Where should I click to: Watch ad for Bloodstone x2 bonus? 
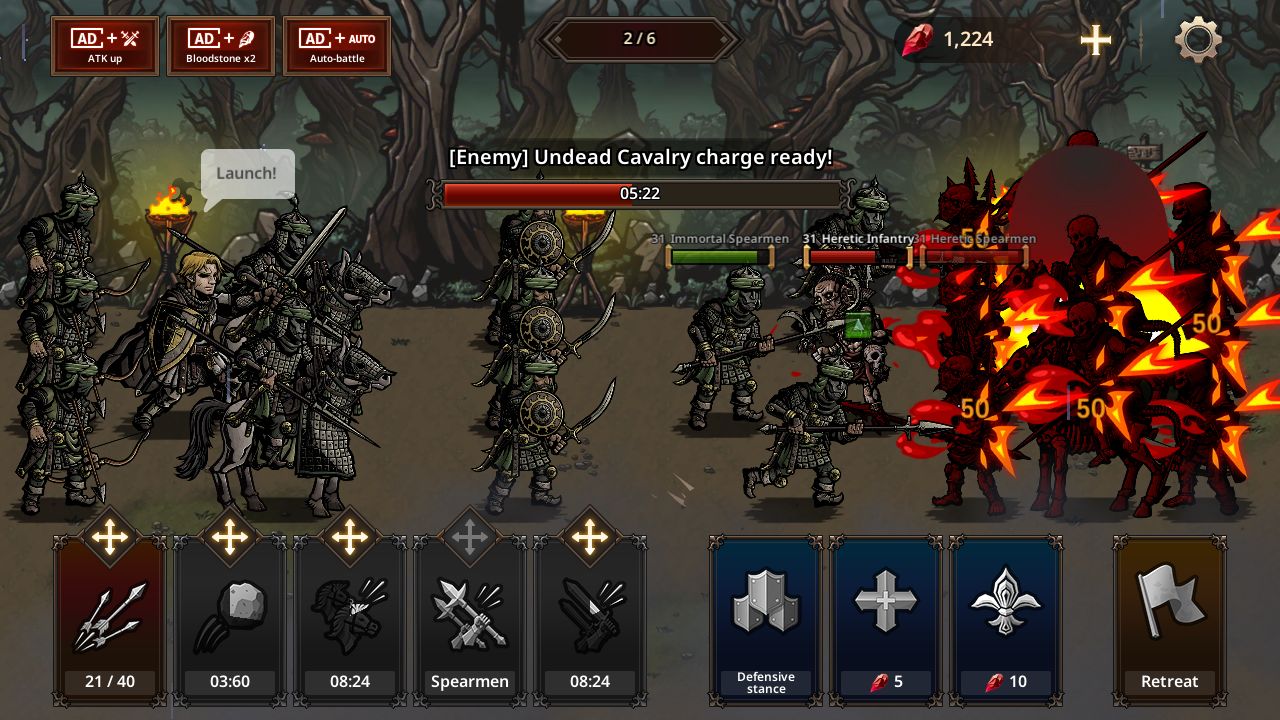219,45
